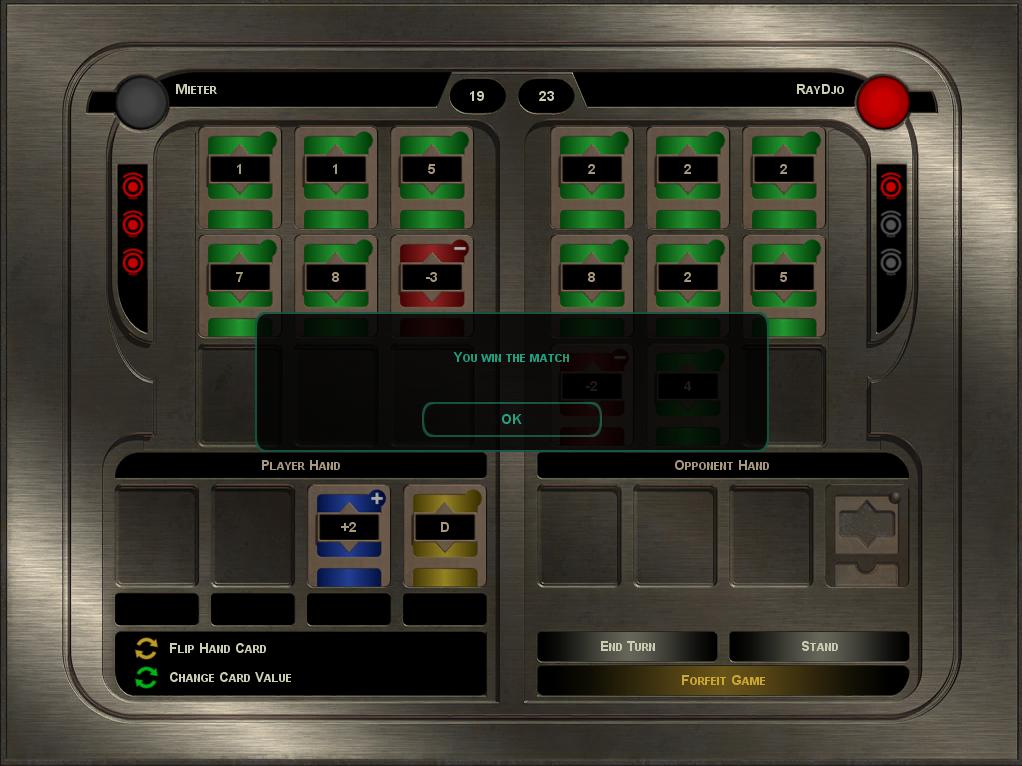Select Forfeit Game
Image resolution: width=1022 pixels, height=766 pixels.
[723, 680]
